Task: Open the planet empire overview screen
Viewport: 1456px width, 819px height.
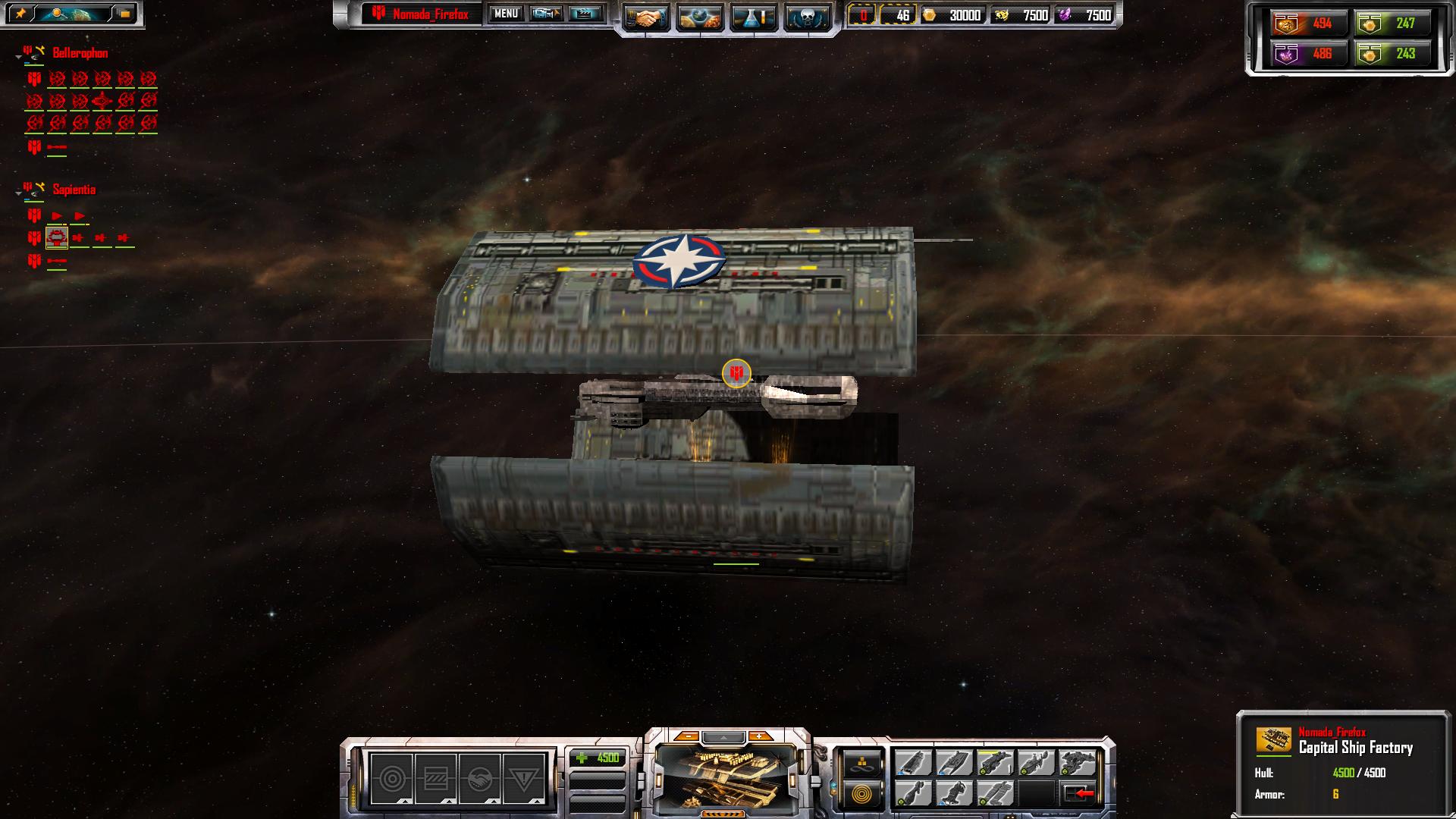Action: coord(699,17)
